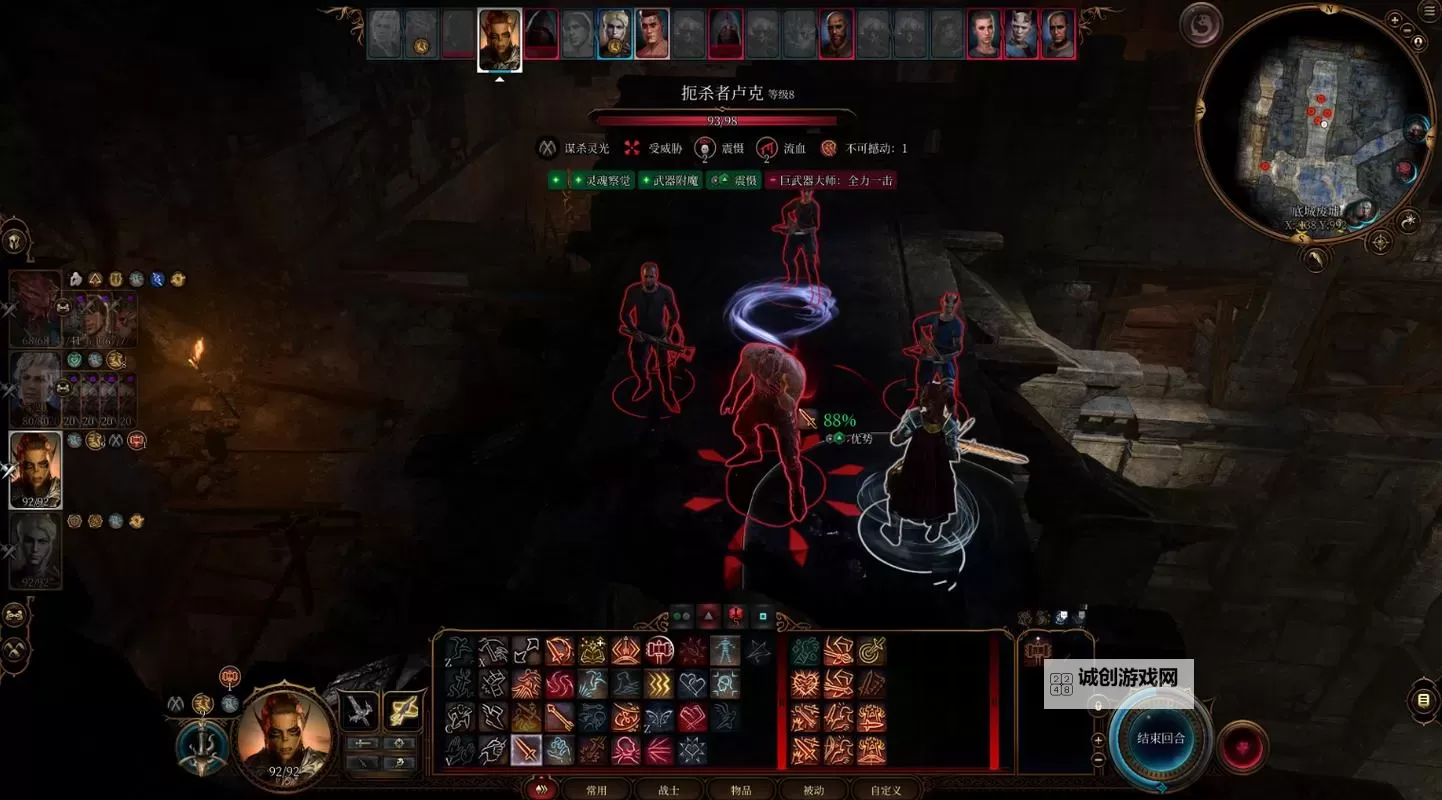Select the horned character portrait in party list
Image resolution: width=1442 pixels, height=800 pixels.
click(x=36, y=470)
